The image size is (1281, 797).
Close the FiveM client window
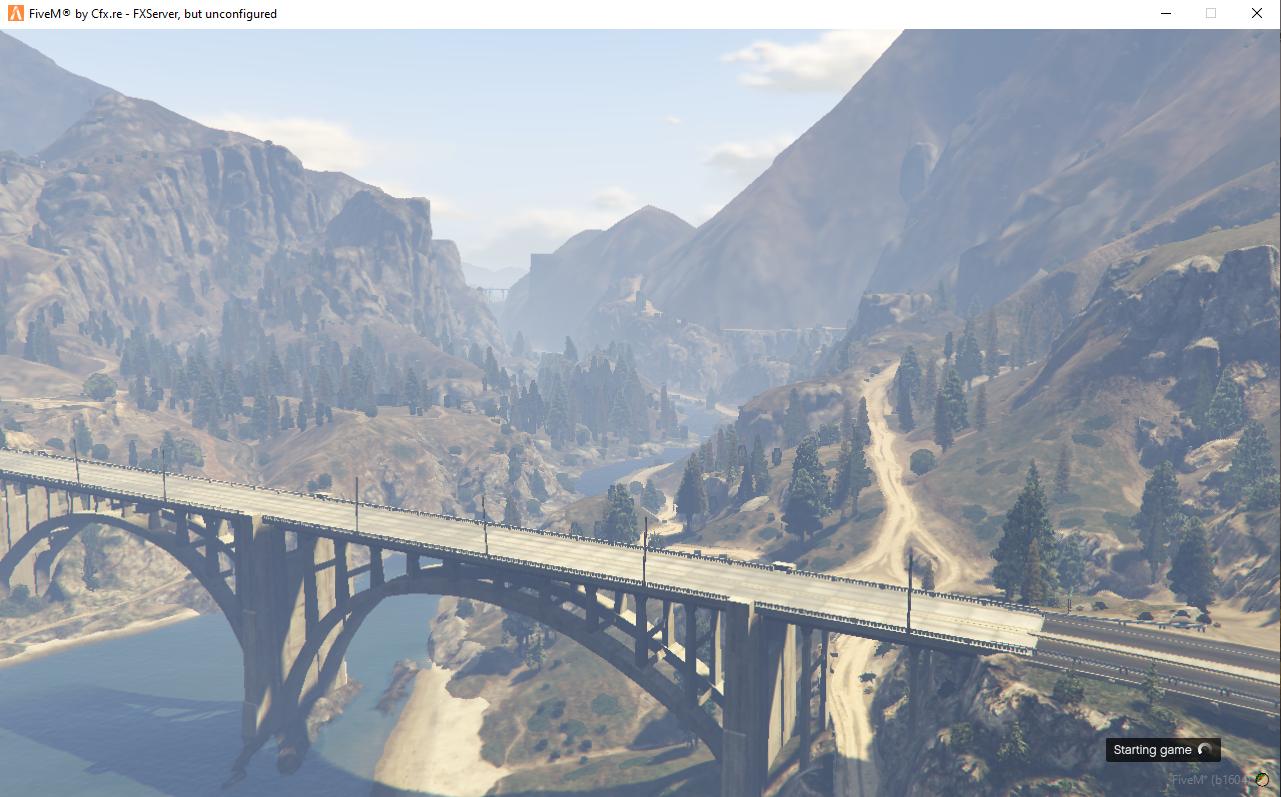point(1256,13)
